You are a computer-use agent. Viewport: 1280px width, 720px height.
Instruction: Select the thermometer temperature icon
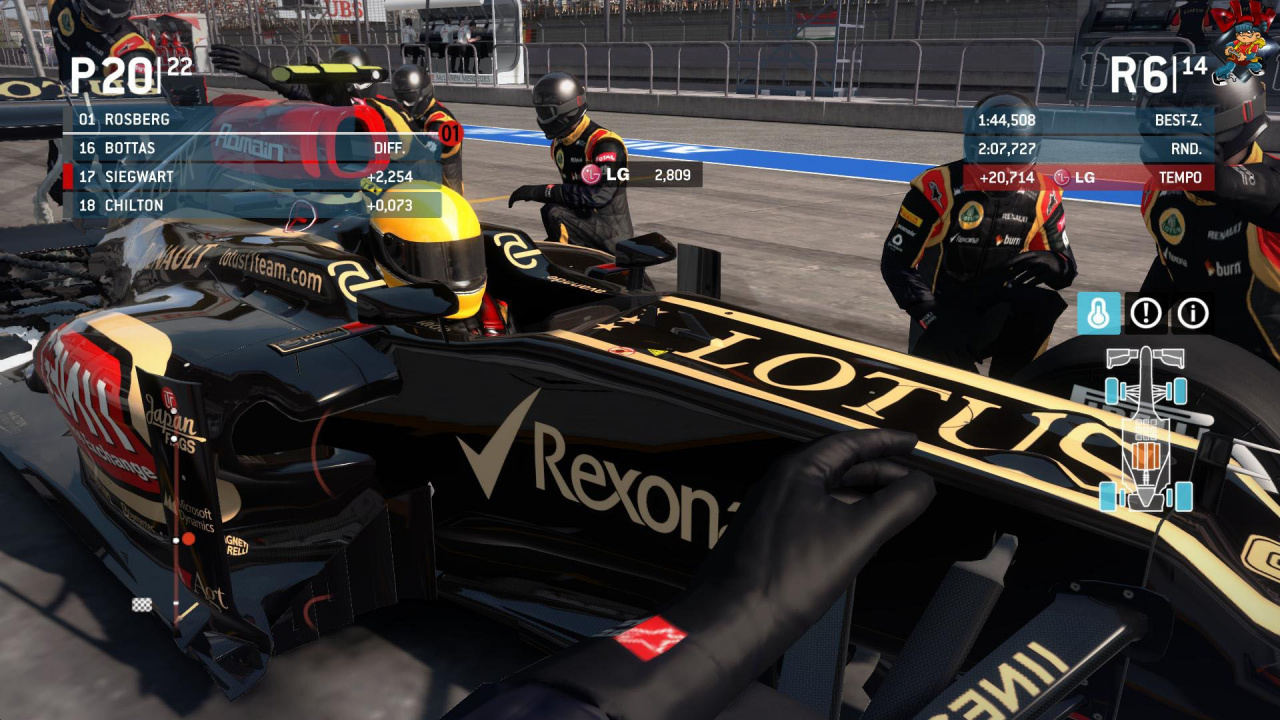(x=1099, y=314)
